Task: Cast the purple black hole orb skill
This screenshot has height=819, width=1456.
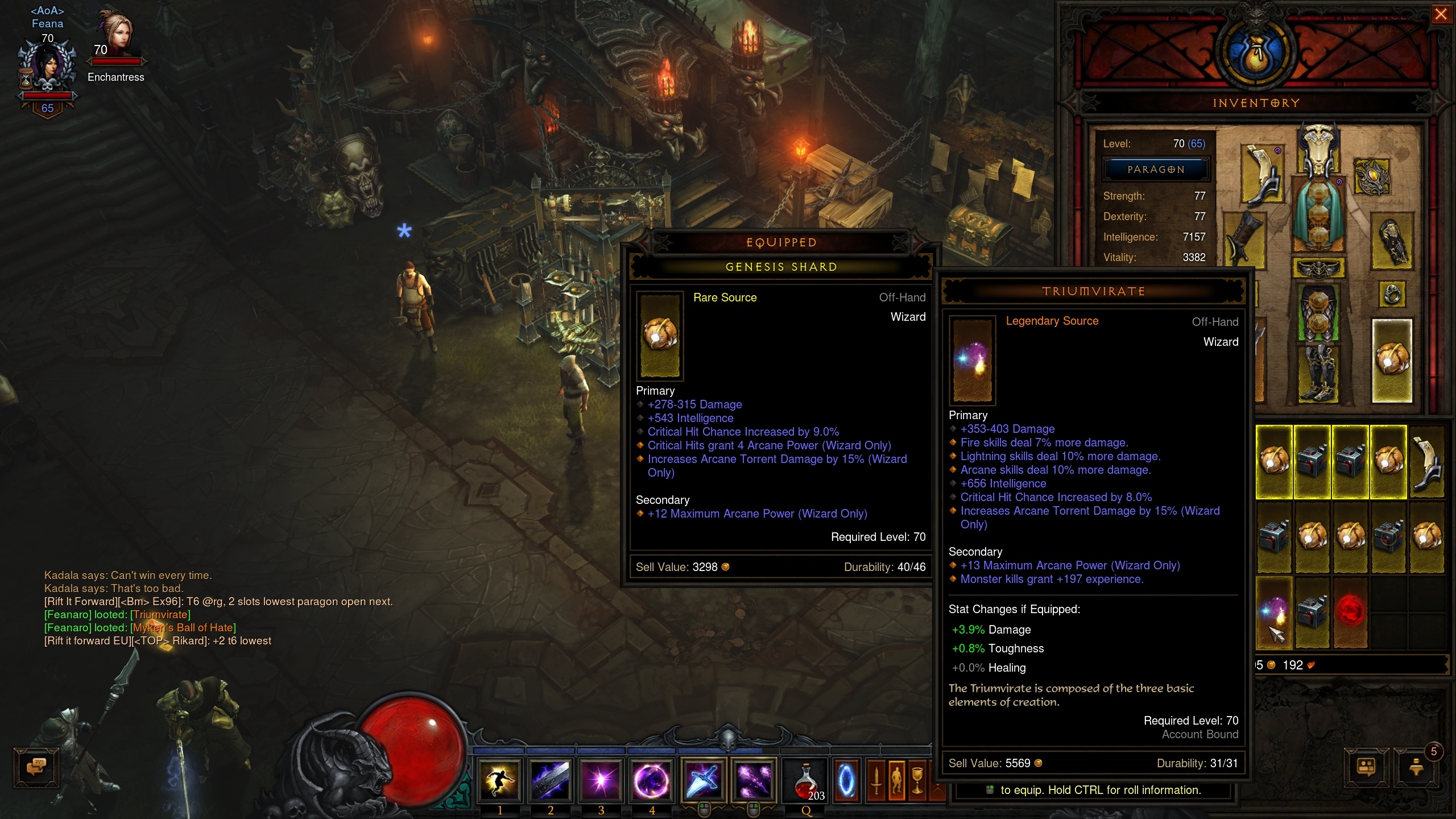Action: click(652, 780)
